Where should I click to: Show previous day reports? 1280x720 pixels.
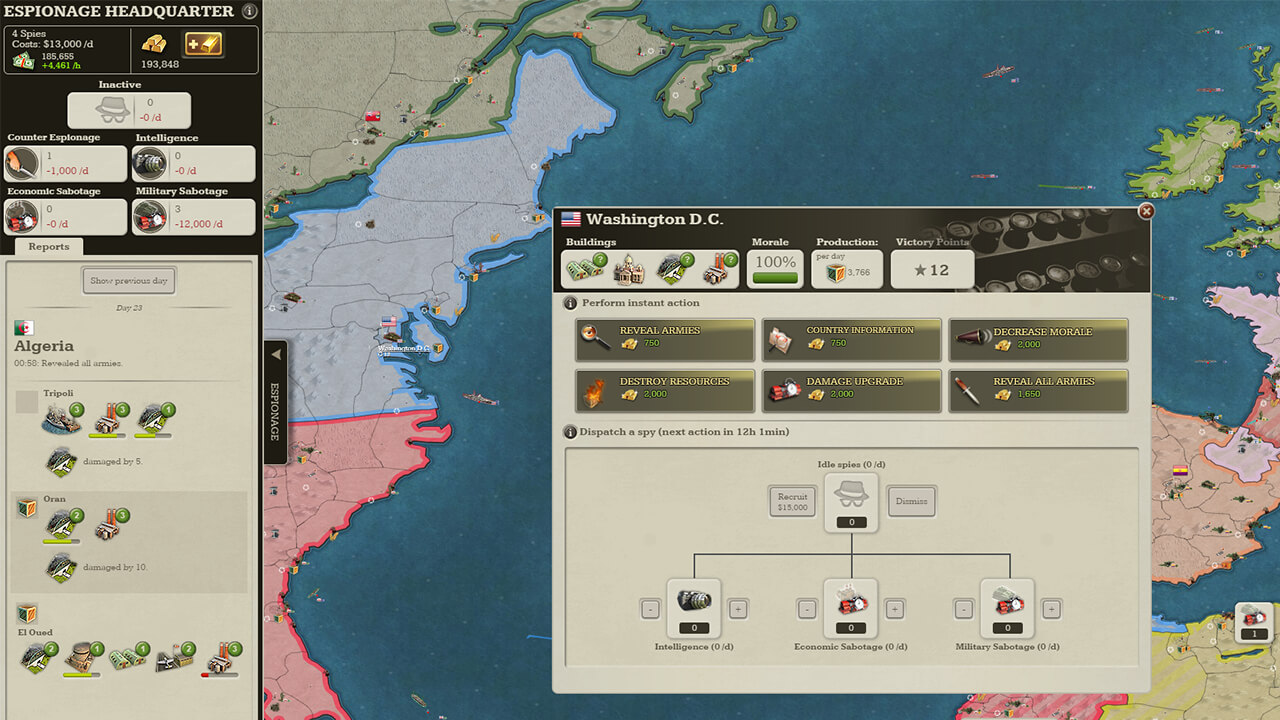click(x=129, y=280)
